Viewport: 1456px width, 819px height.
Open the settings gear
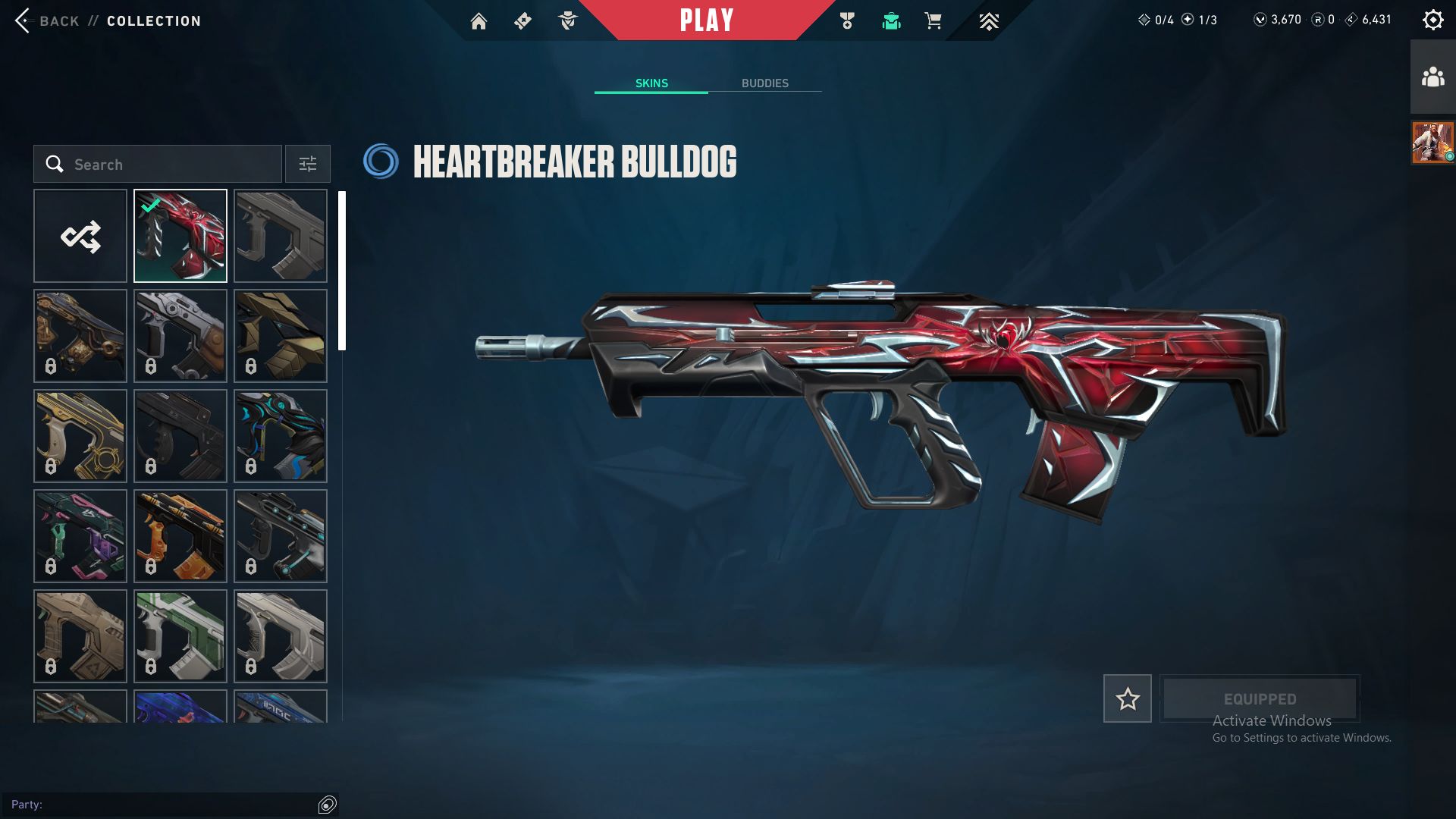(1432, 20)
